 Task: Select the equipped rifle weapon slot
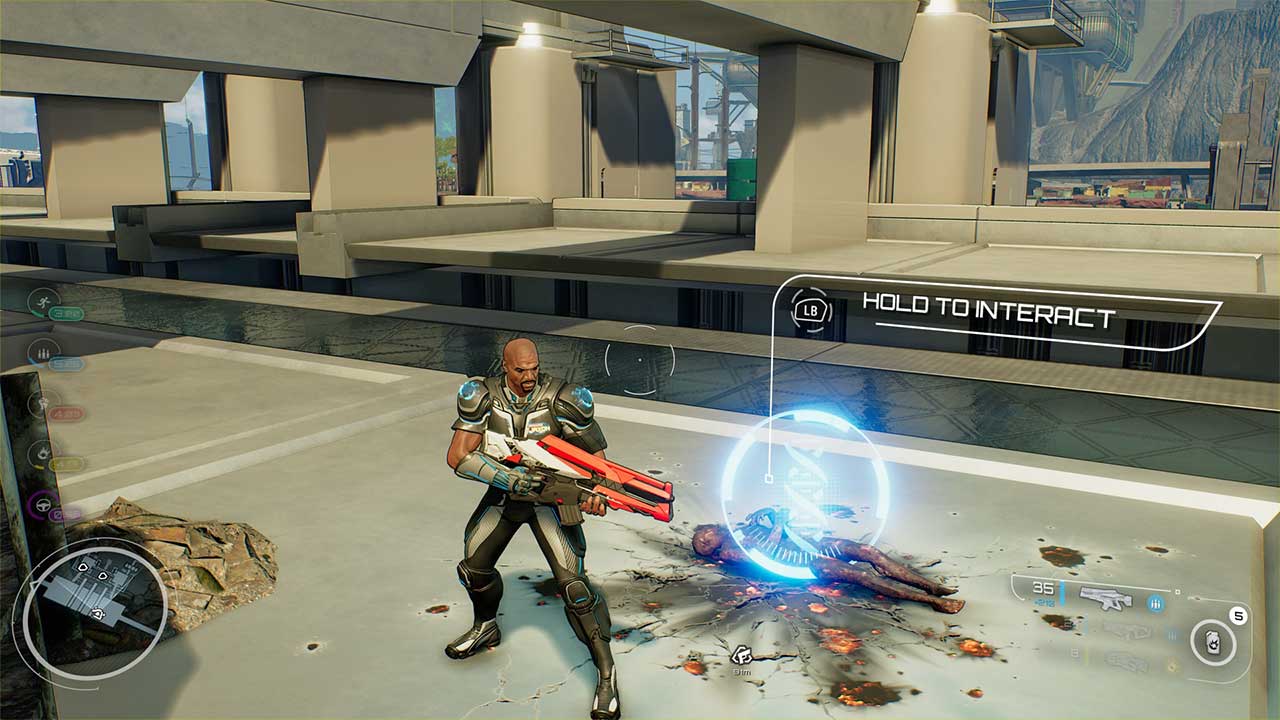(x=1105, y=599)
